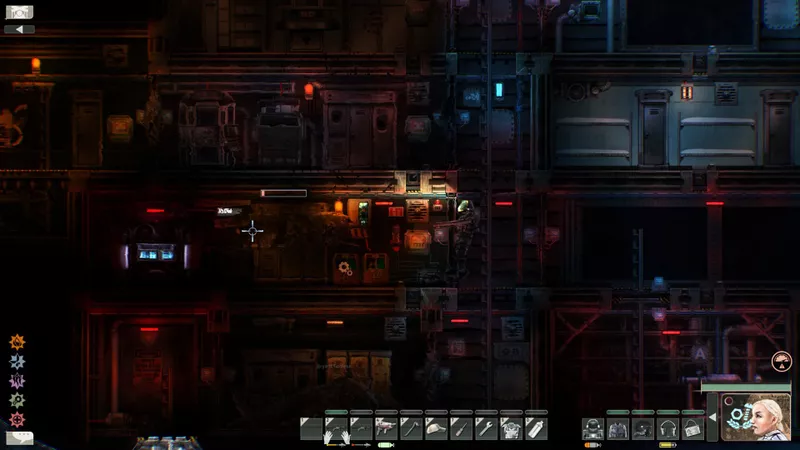Open the character portrait health panel
The image size is (800, 450).
756,418
